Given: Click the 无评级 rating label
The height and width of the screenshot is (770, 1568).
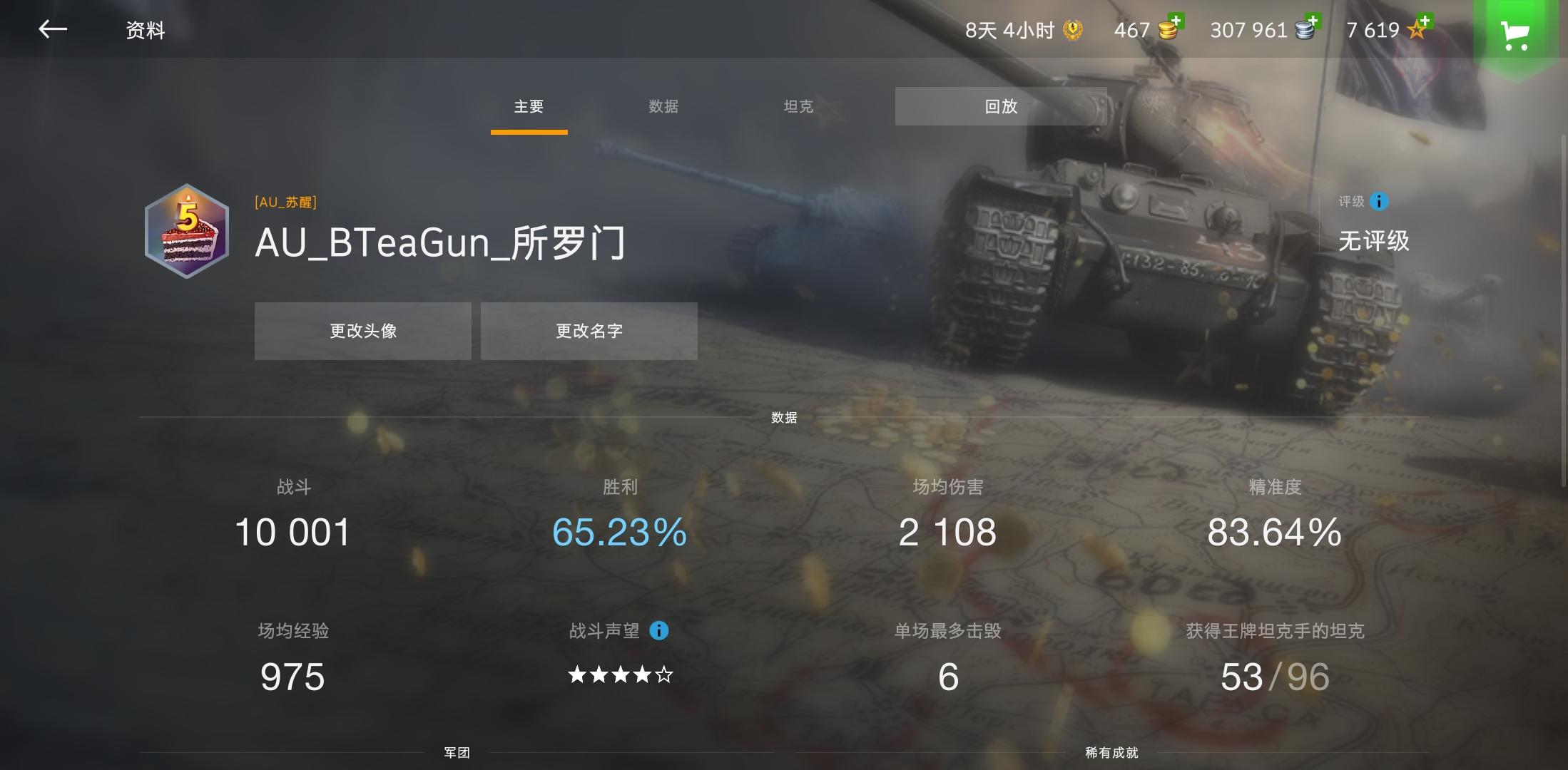Looking at the screenshot, I should click(1374, 242).
